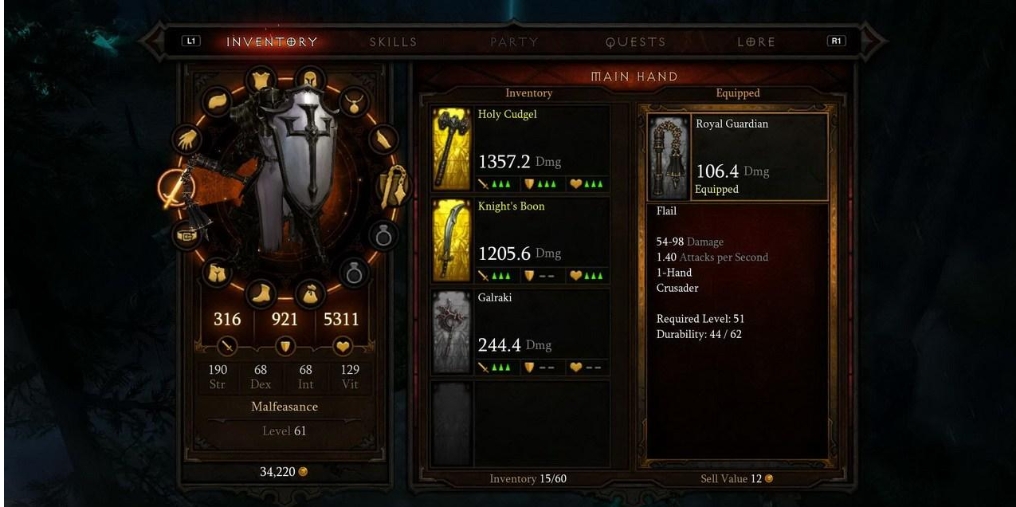Select the amulet equipment slot

352,100
